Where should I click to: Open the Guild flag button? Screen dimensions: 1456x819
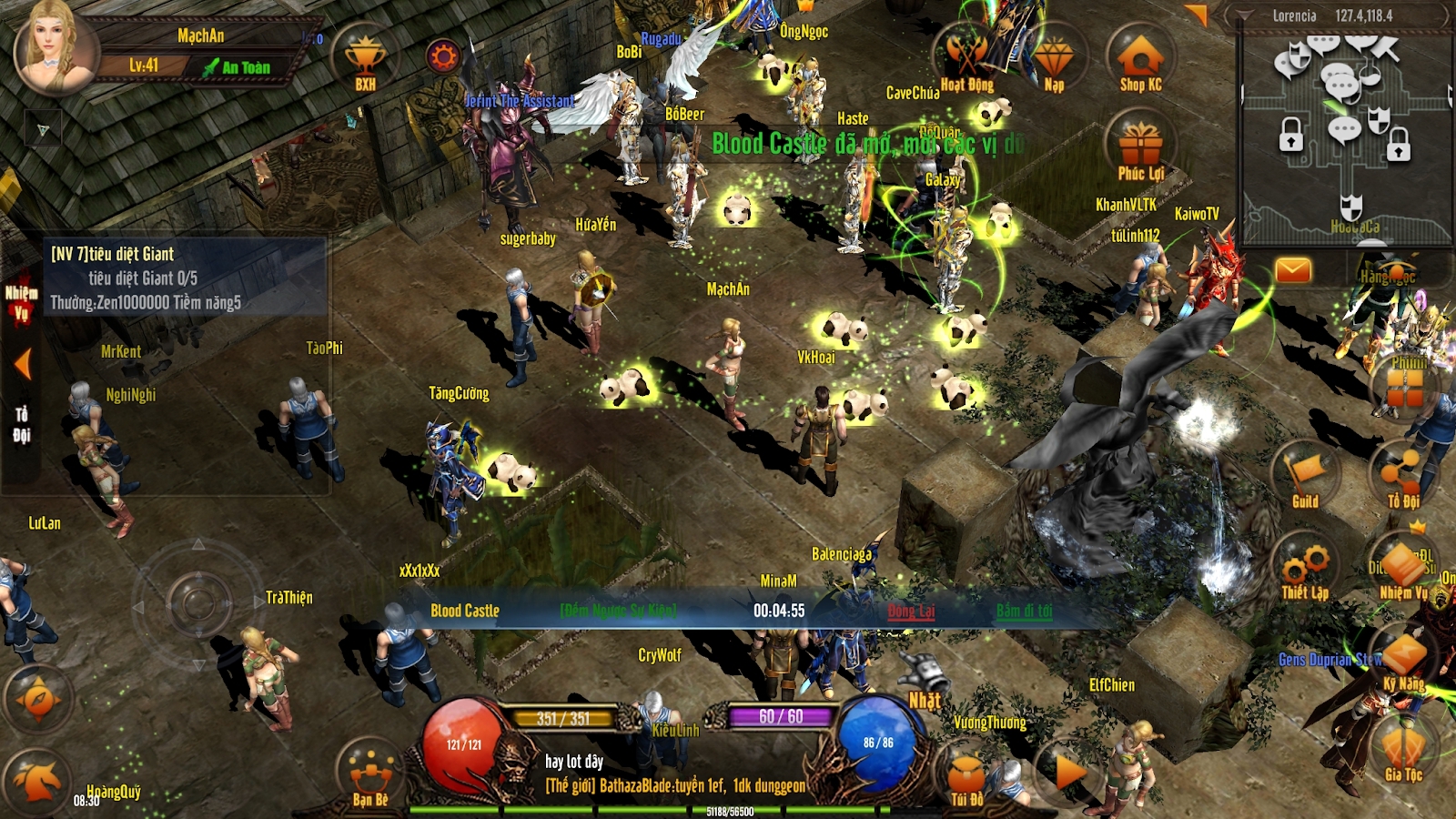click(1305, 476)
